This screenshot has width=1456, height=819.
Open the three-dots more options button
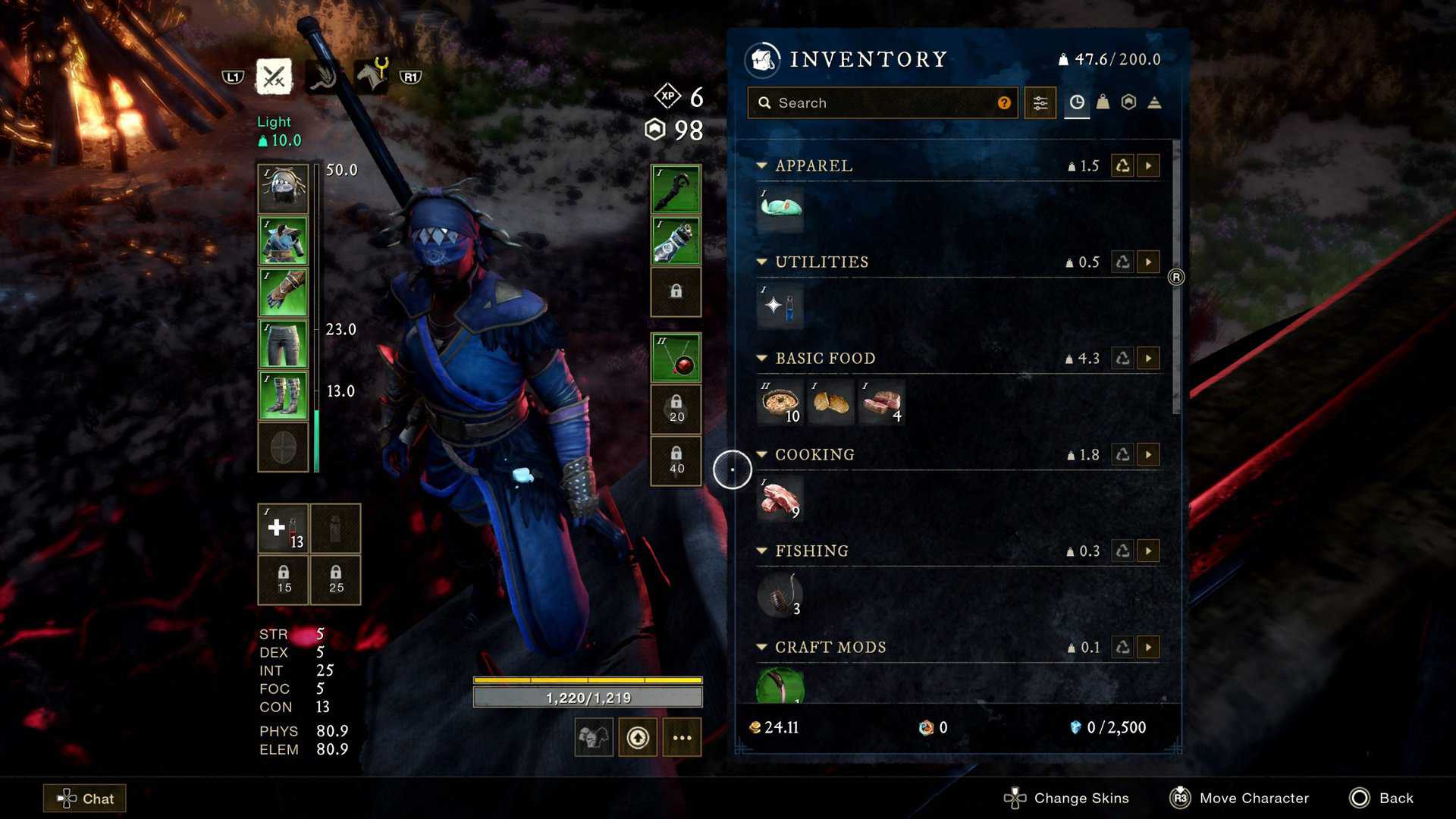(682, 737)
